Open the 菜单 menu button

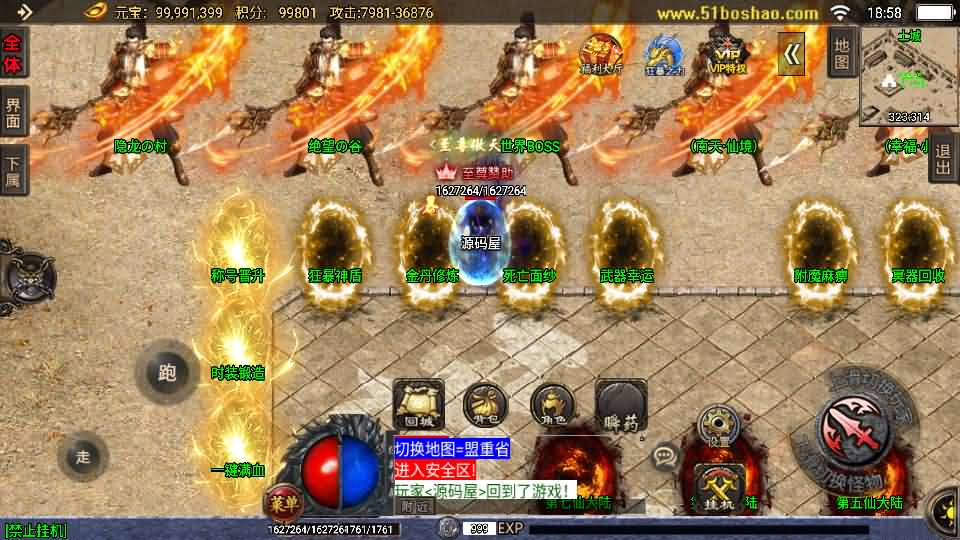click(281, 503)
